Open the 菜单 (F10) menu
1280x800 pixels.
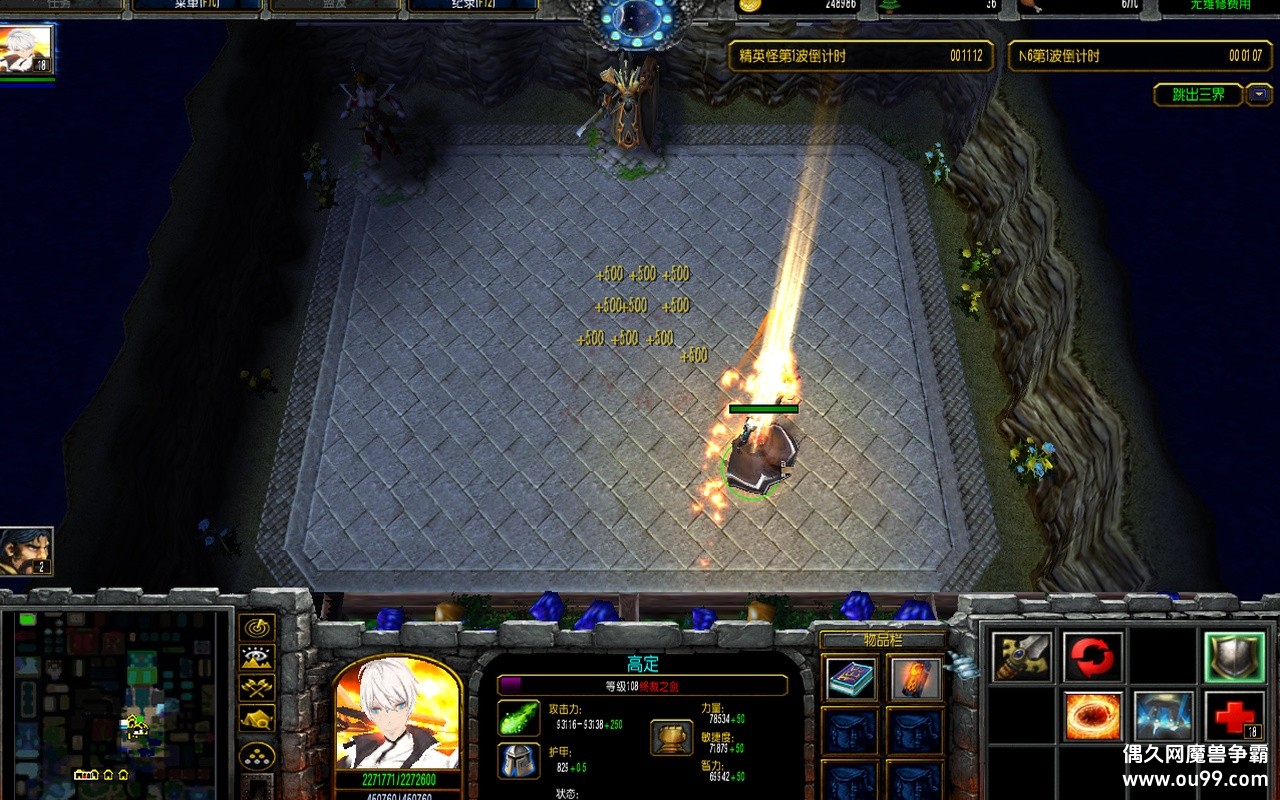[196, 5]
